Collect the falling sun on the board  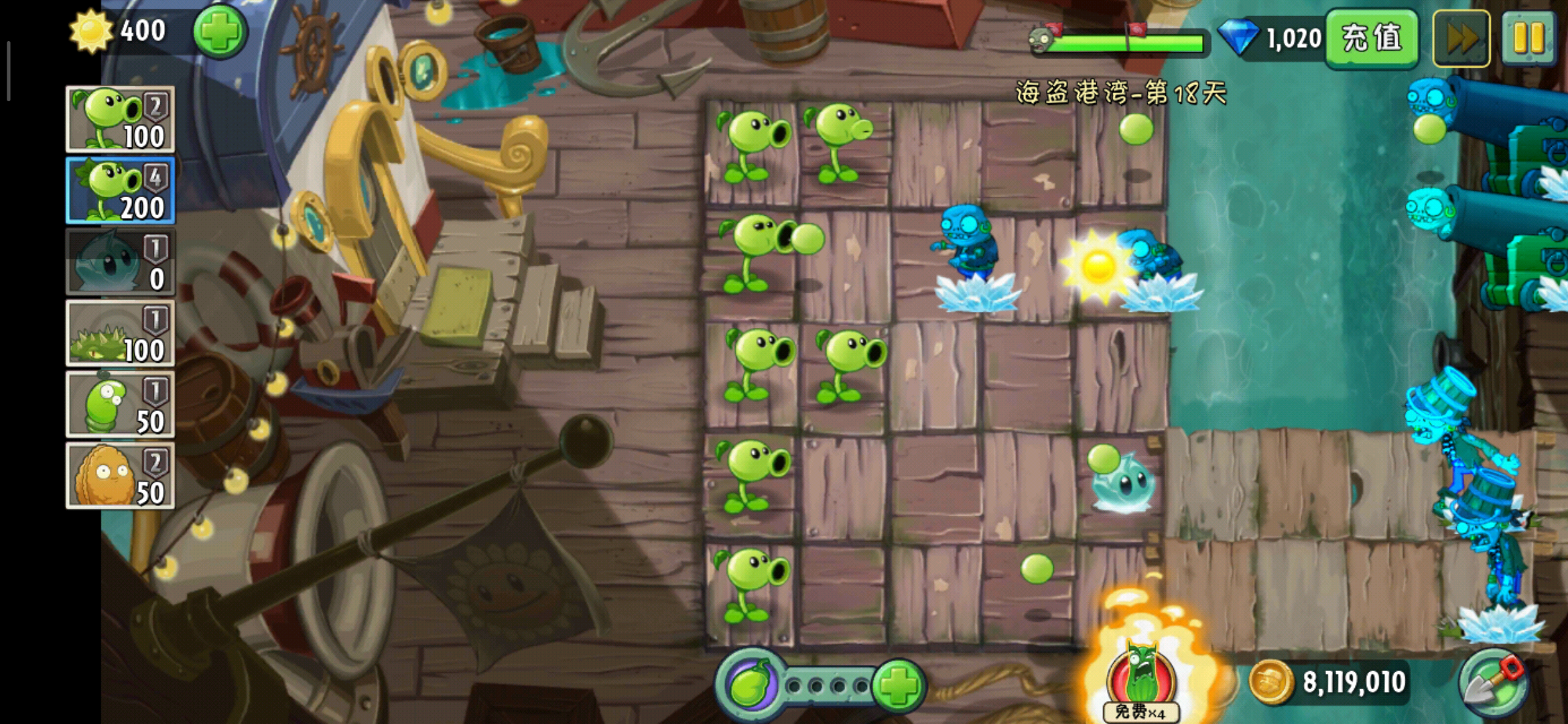click(x=1097, y=265)
